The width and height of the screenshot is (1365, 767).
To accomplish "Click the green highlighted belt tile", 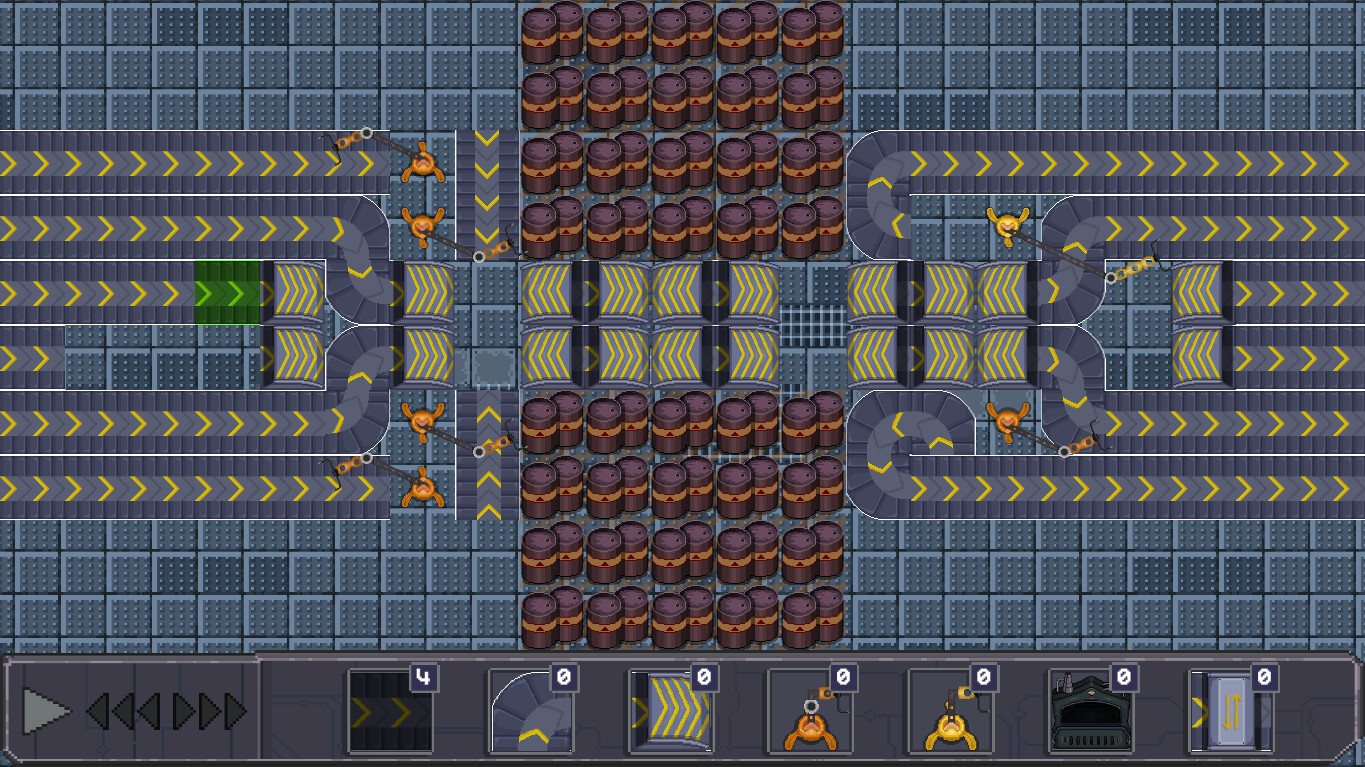I will (228, 290).
